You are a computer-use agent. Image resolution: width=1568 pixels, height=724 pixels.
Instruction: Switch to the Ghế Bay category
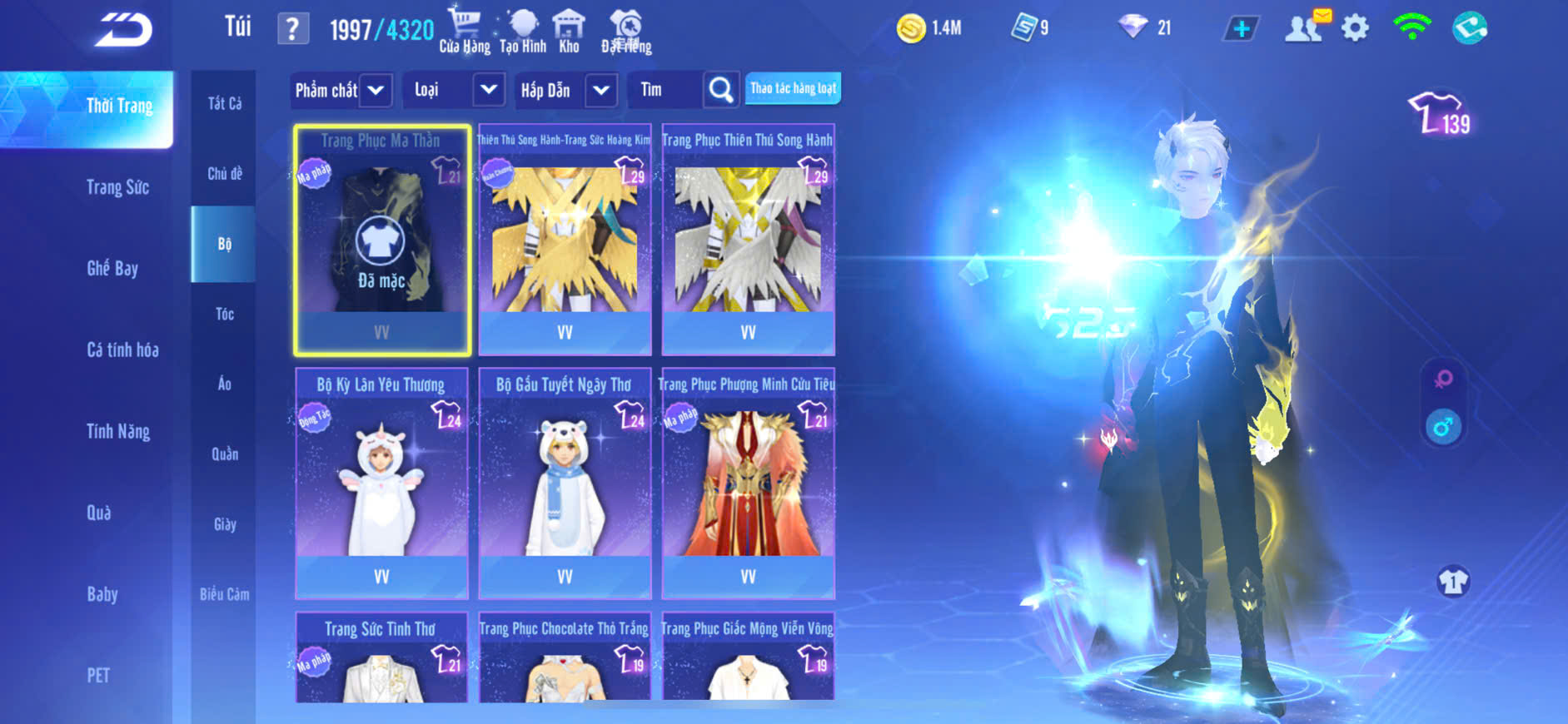click(x=112, y=268)
